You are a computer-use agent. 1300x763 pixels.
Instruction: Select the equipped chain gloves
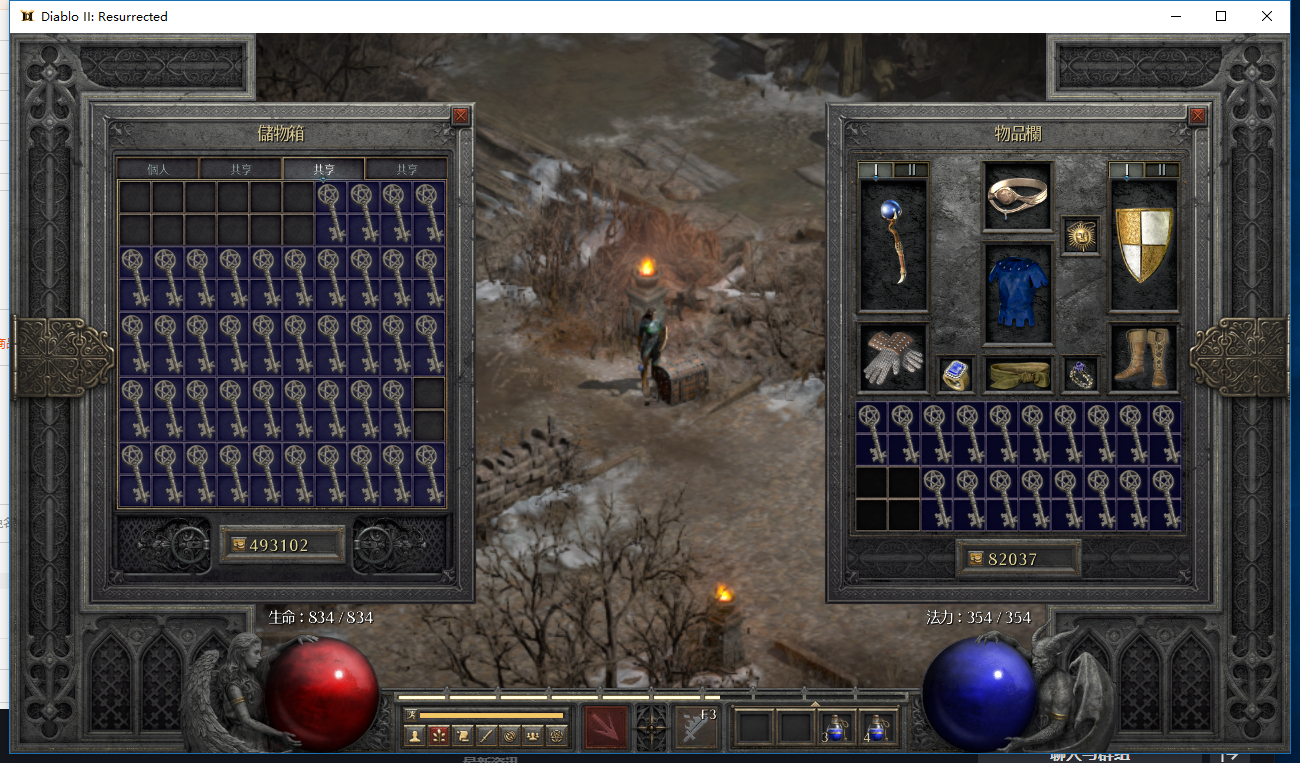[x=893, y=357]
